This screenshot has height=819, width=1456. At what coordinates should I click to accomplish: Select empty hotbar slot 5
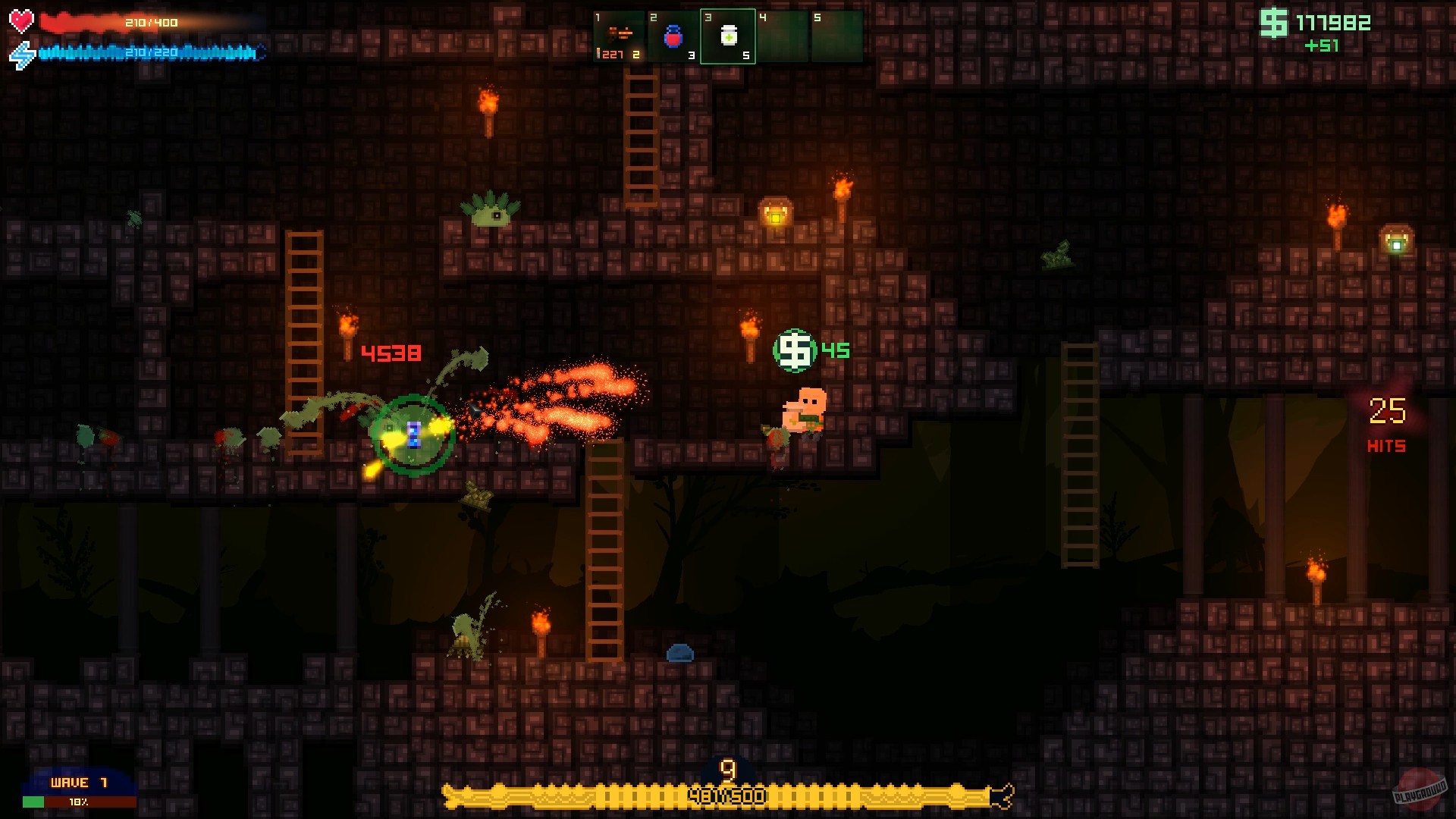(x=837, y=34)
